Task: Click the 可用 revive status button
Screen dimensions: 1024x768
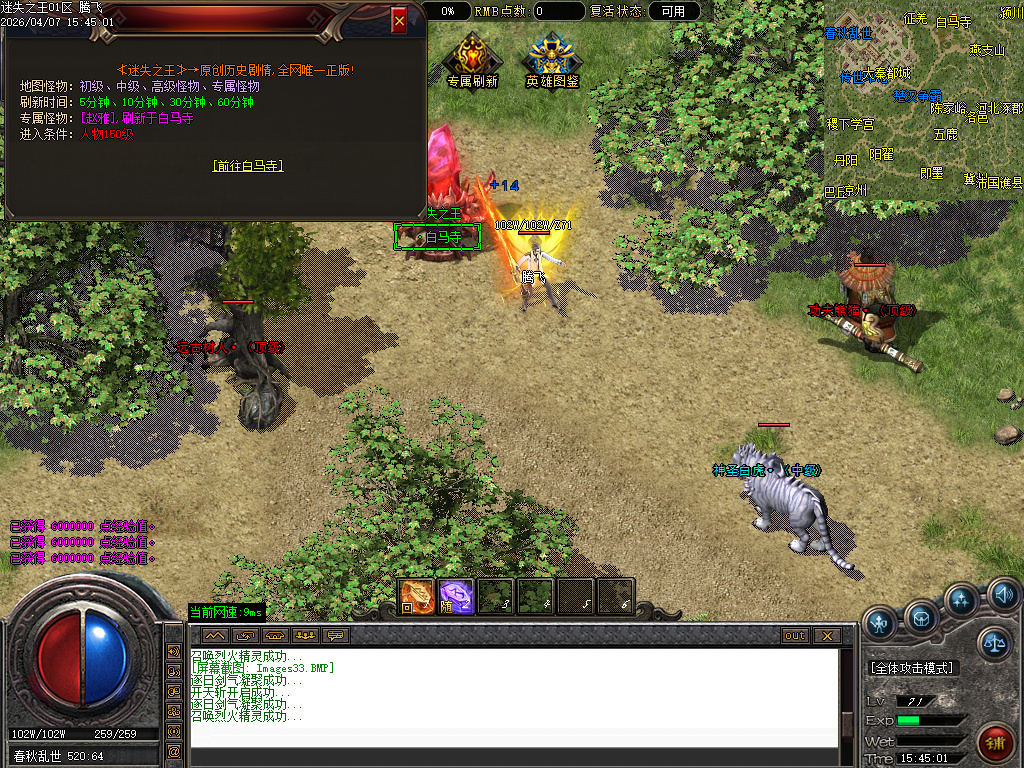Action: [x=674, y=11]
